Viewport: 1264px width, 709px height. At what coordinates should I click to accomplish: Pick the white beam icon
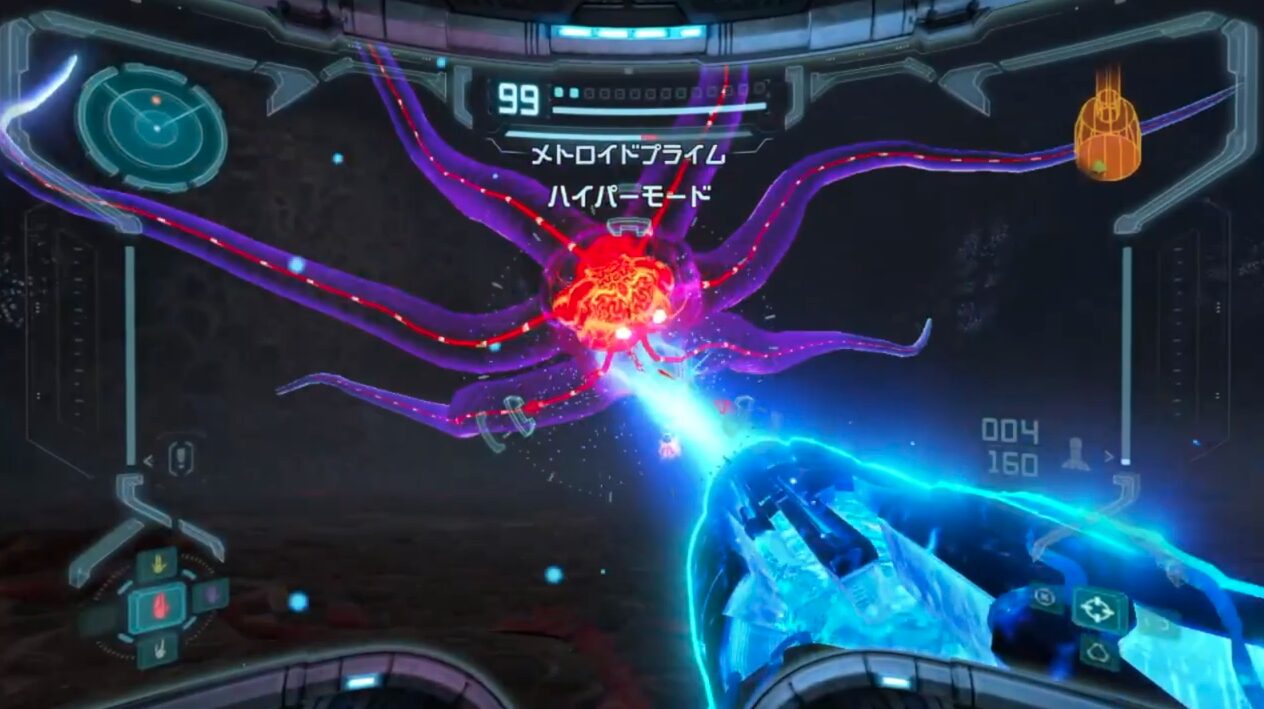click(157, 650)
